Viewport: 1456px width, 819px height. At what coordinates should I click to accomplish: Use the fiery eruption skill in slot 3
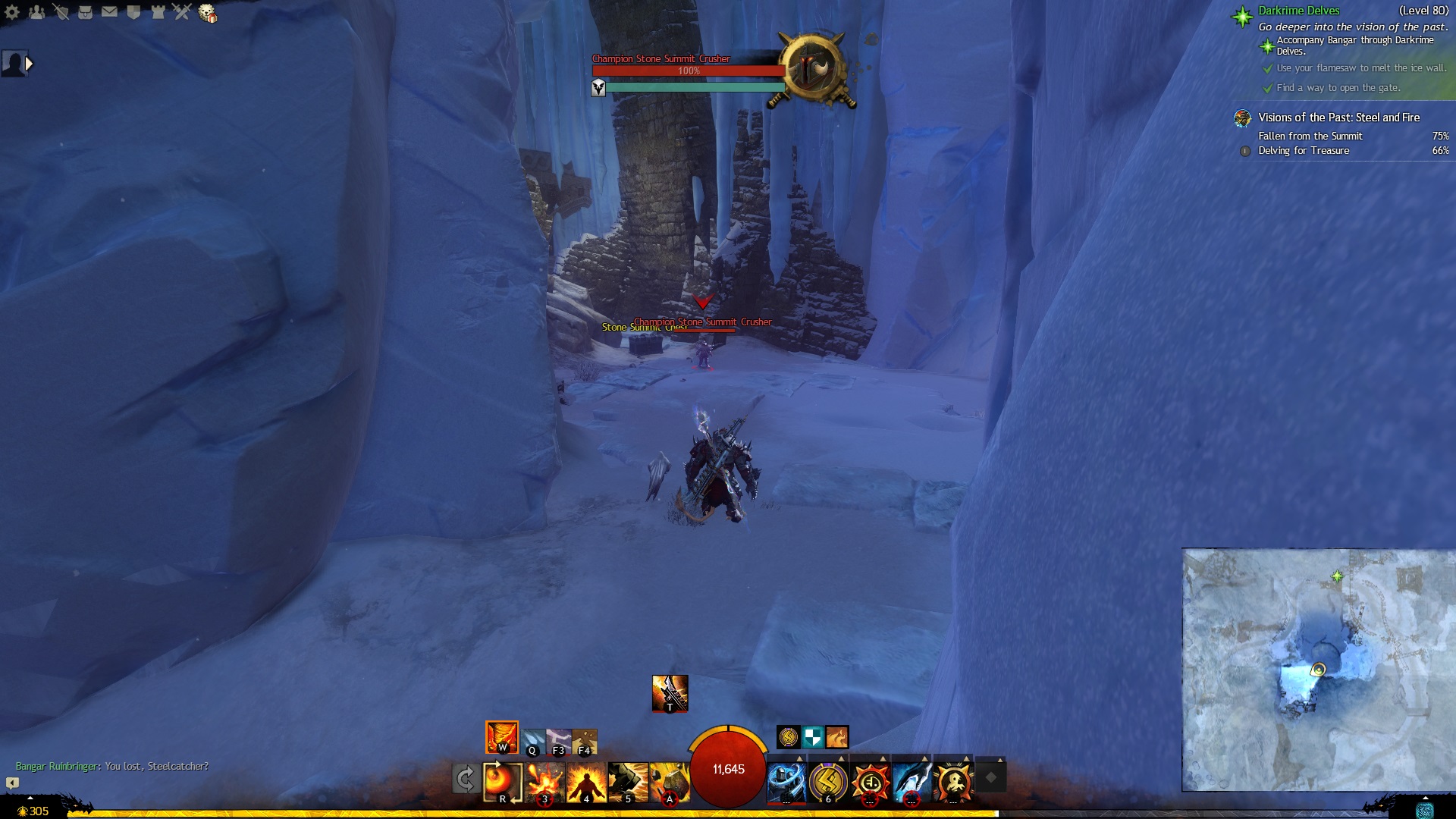click(545, 782)
